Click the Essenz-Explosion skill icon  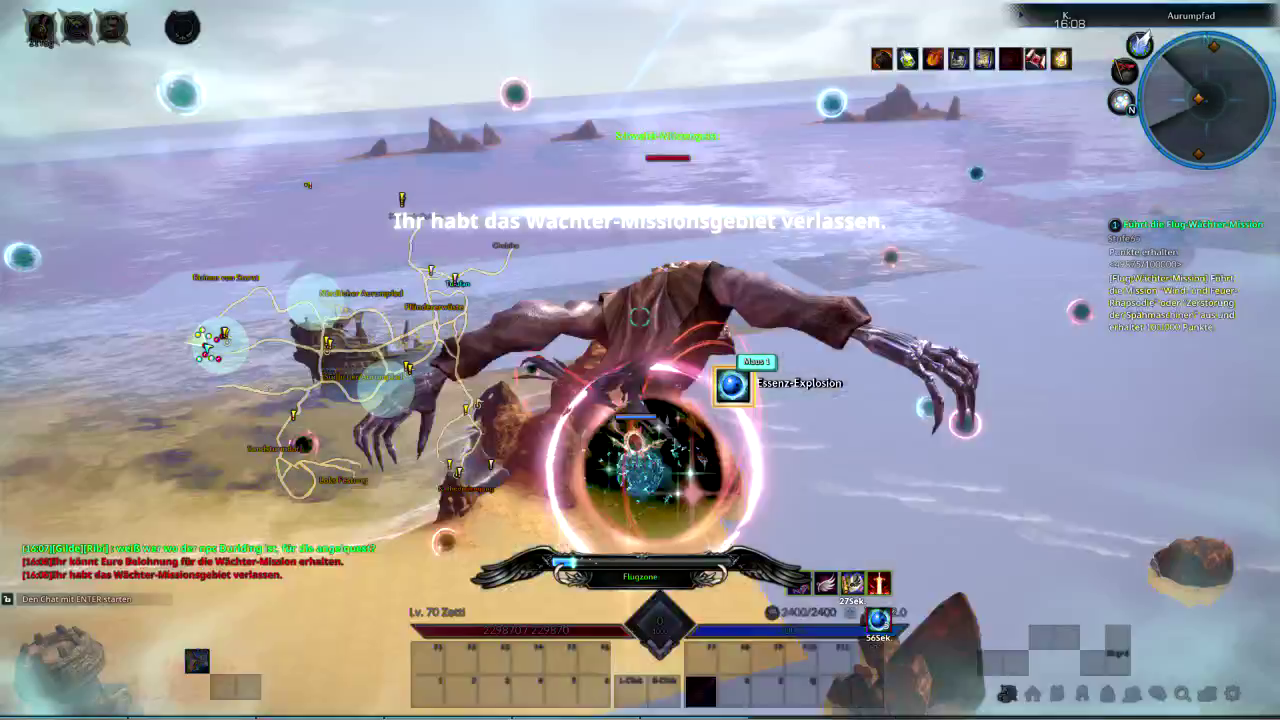coord(732,386)
